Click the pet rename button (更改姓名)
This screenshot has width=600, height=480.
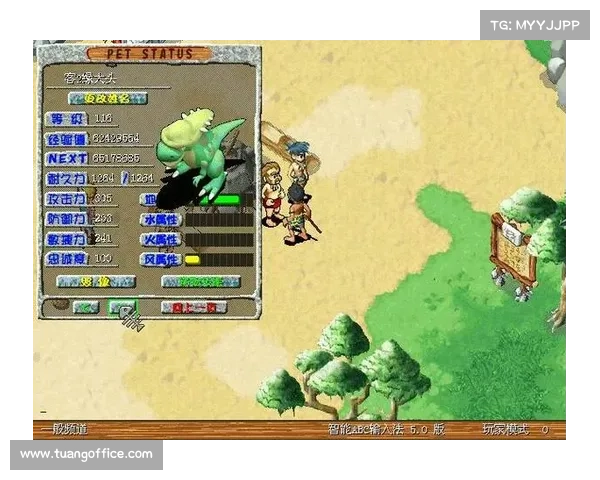pos(107,98)
